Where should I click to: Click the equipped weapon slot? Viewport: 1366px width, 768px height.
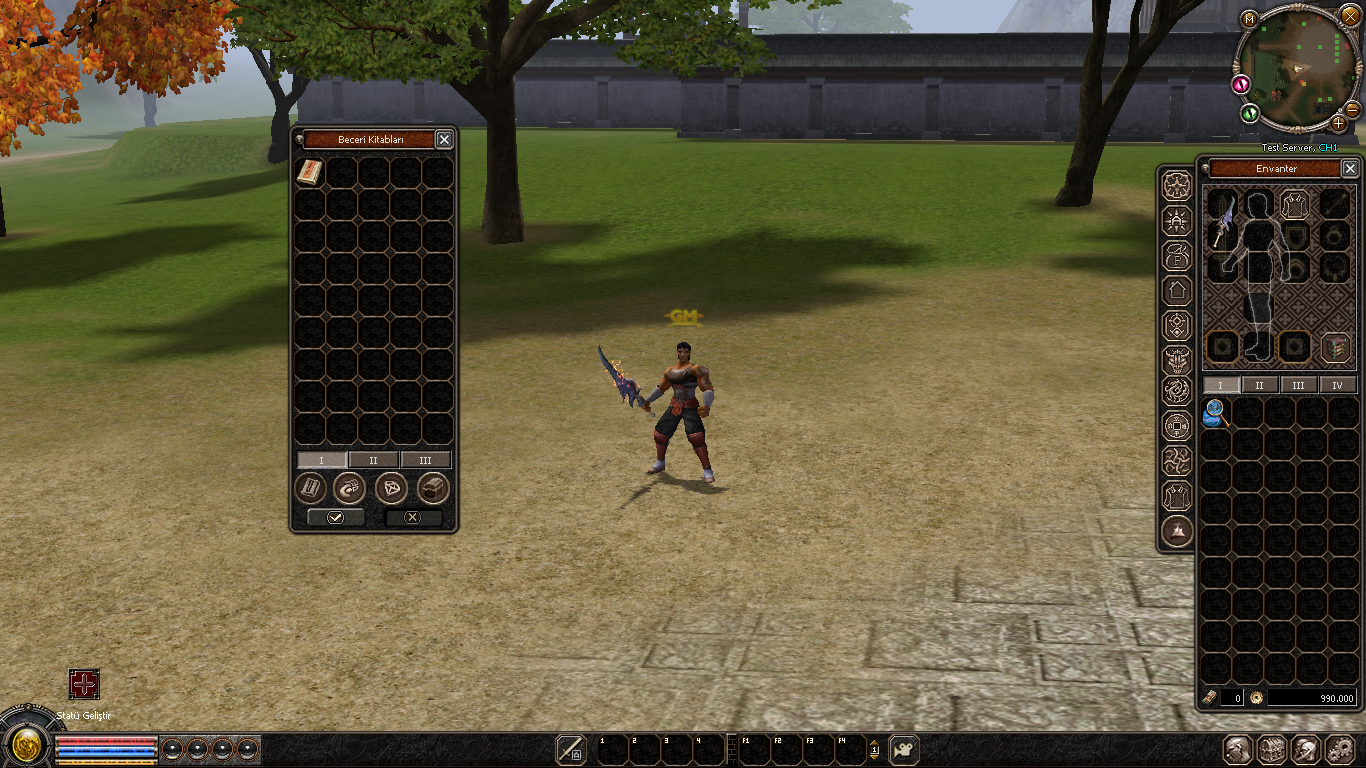pos(1222,220)
